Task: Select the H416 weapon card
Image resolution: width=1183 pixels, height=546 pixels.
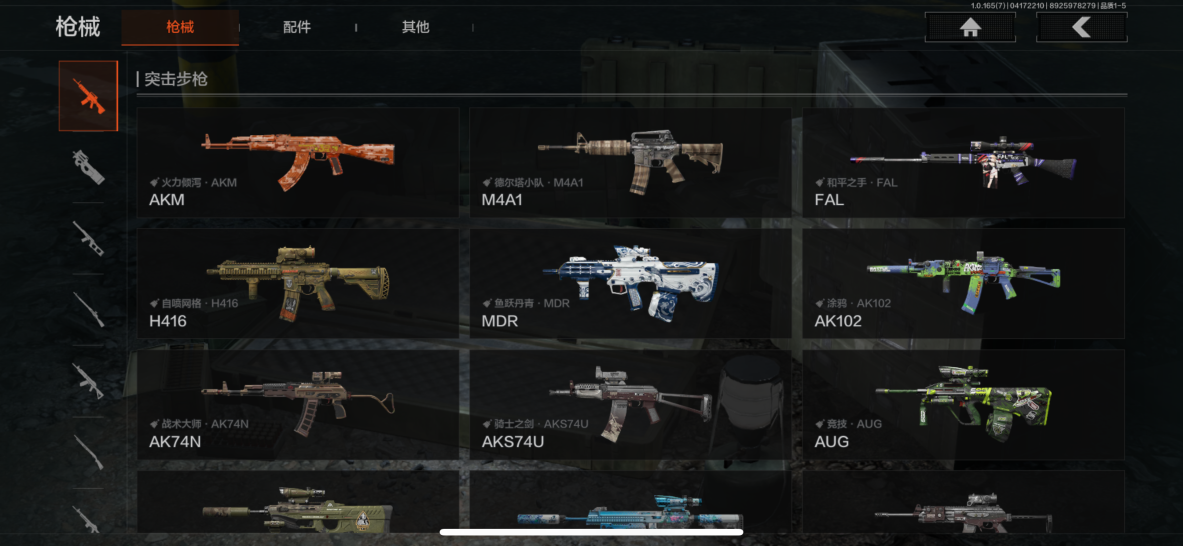Action: point(298,283)
